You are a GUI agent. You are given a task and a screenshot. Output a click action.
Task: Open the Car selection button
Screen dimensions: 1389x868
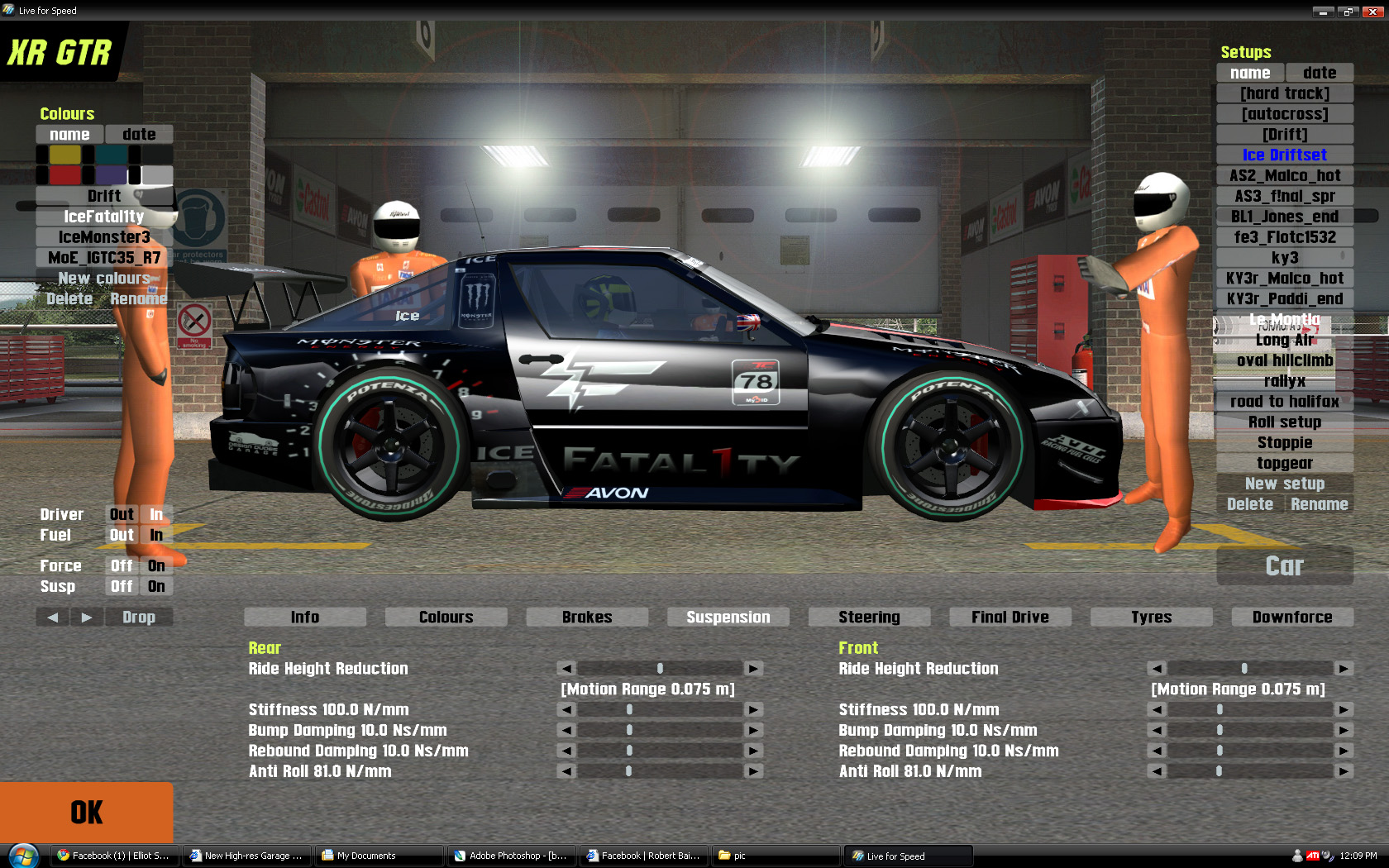pos(1284,565)
